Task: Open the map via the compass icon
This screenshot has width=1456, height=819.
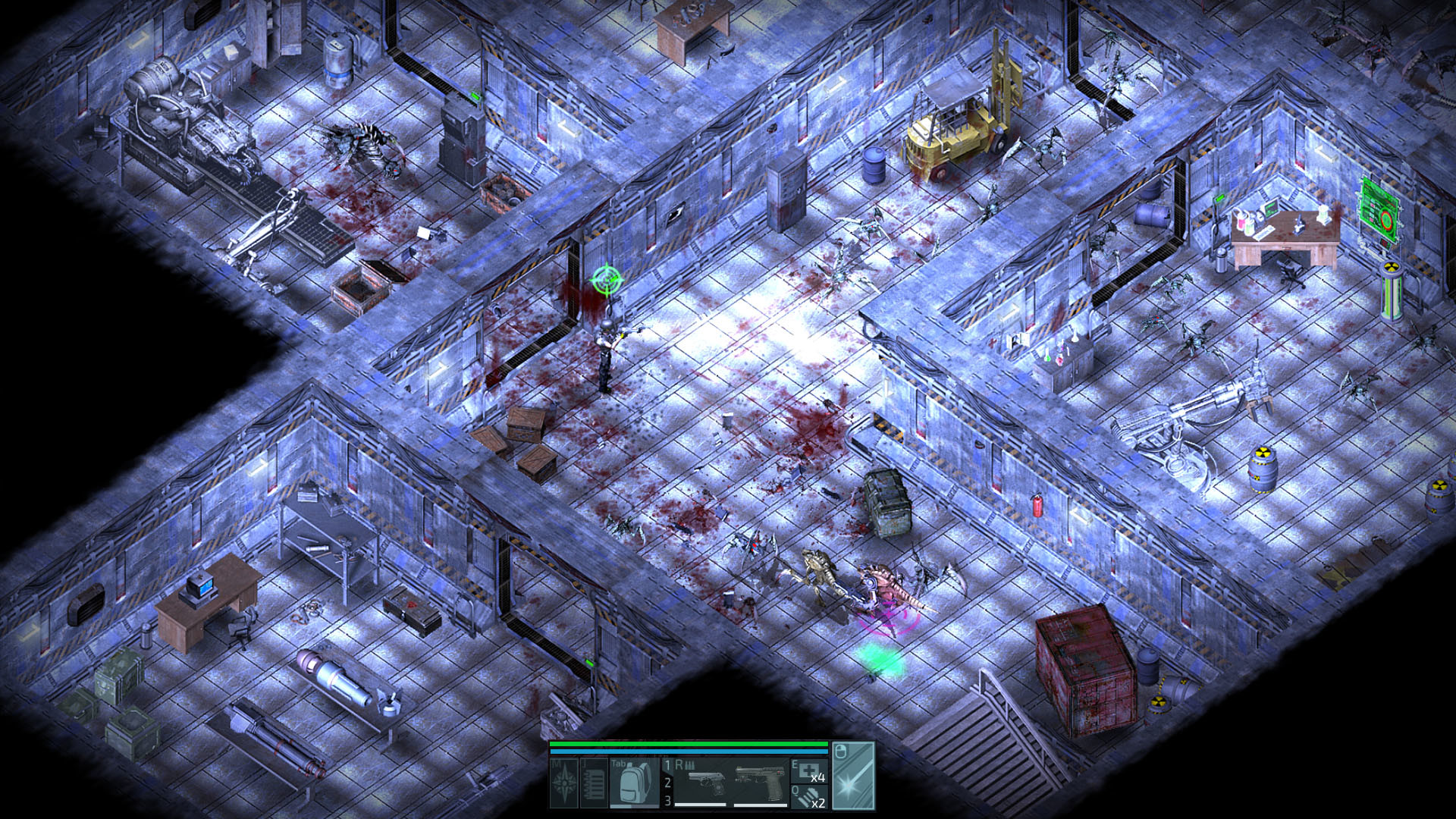Action: [563, 783]
